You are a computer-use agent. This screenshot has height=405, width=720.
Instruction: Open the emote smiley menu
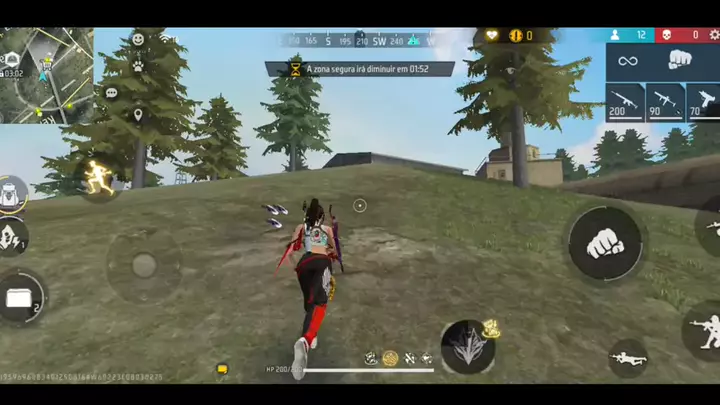click(138, 39)
